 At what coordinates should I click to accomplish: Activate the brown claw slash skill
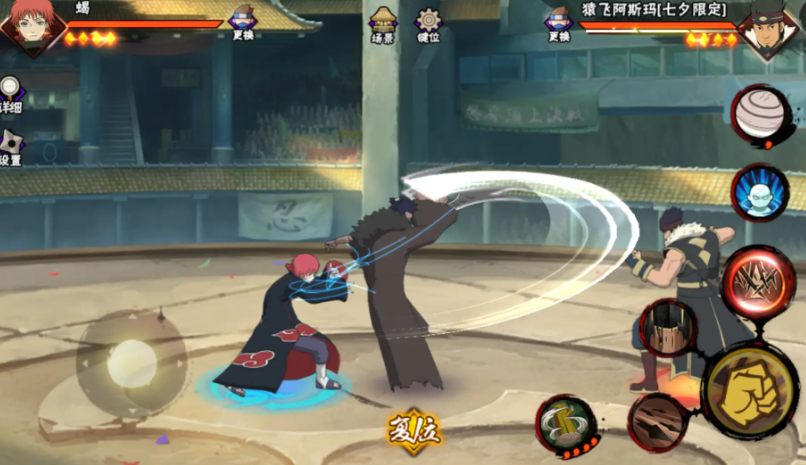(657, 421)
